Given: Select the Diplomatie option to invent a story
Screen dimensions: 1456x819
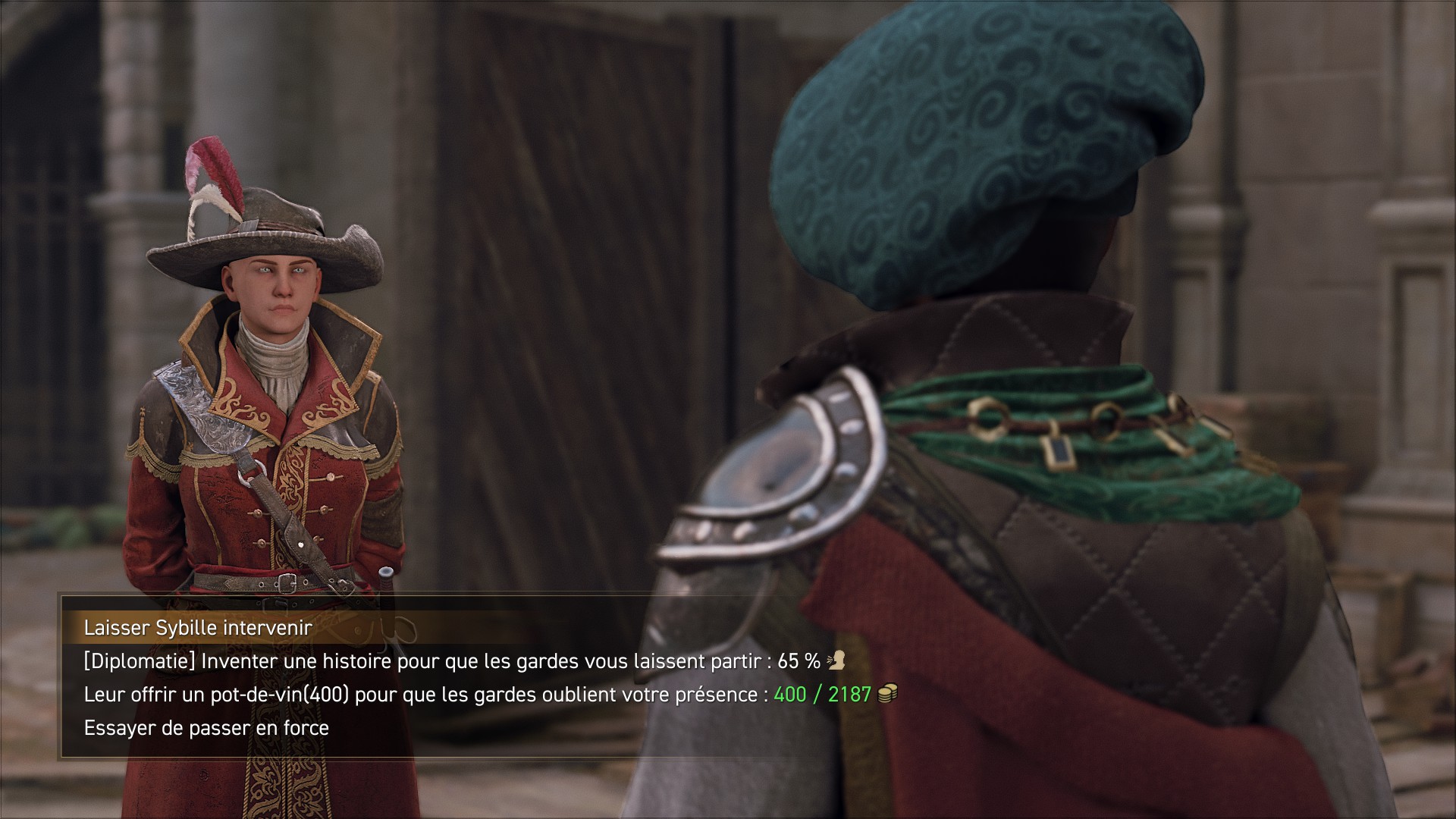Looking at the screenshot, I should point(452,661).
